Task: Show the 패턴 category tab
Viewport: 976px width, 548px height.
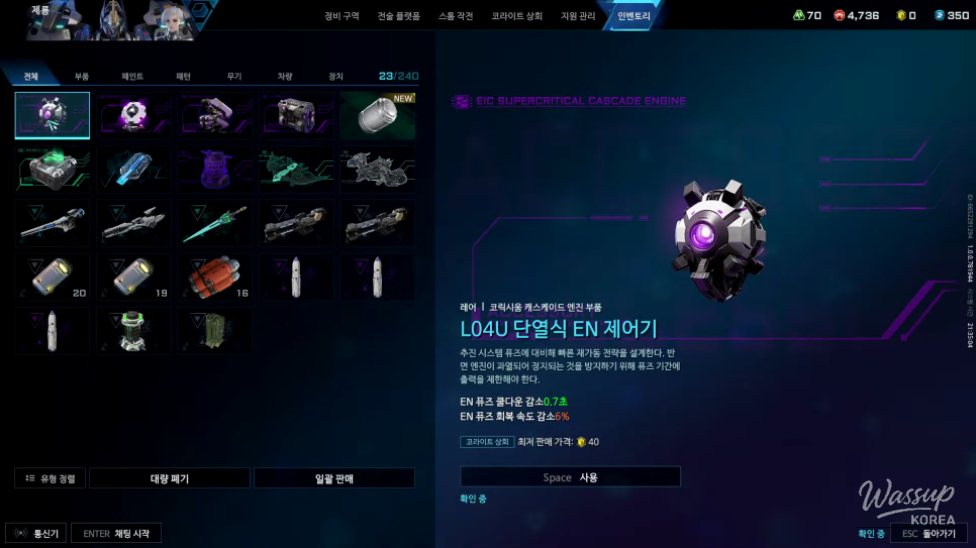Action: pos(183,76)
